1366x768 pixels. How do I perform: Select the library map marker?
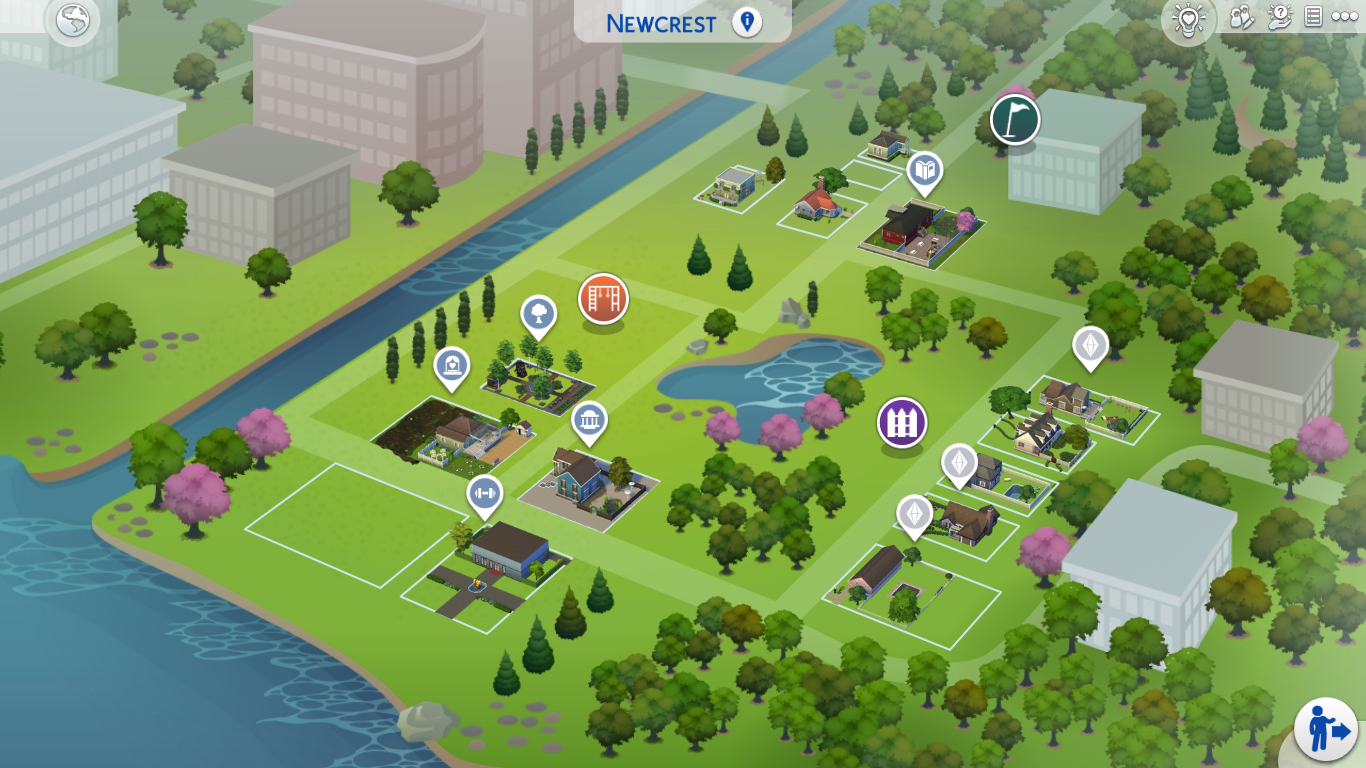click(x=925, y=170)
